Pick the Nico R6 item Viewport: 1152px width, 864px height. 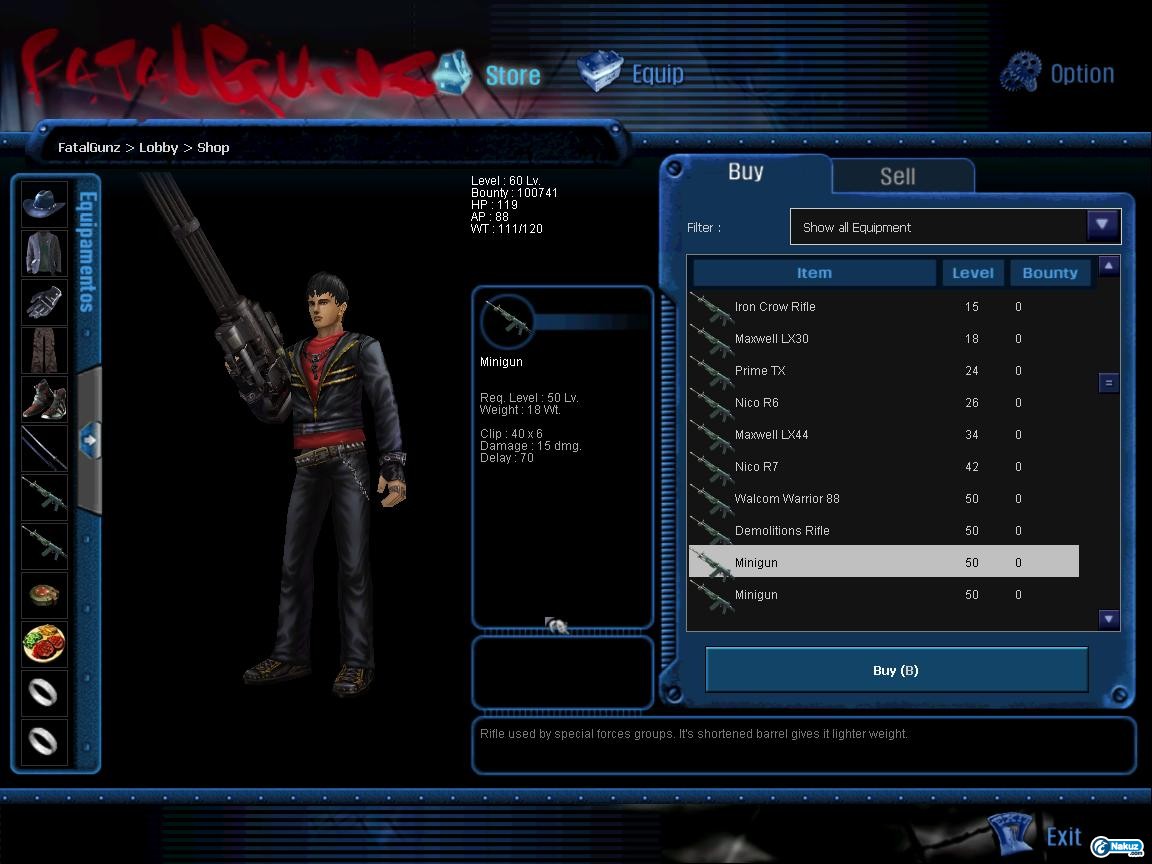[757, 403]
